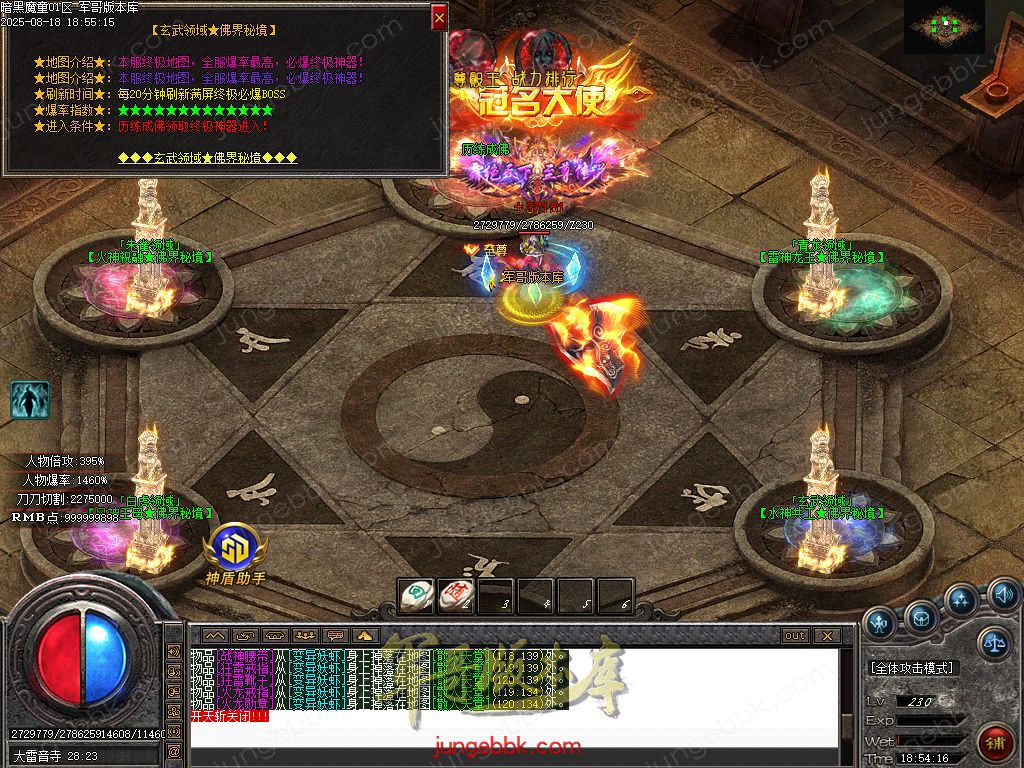This screenshot has height=768, width=1024.
Task: Open the trade scales button
Action: pos(994,645)
